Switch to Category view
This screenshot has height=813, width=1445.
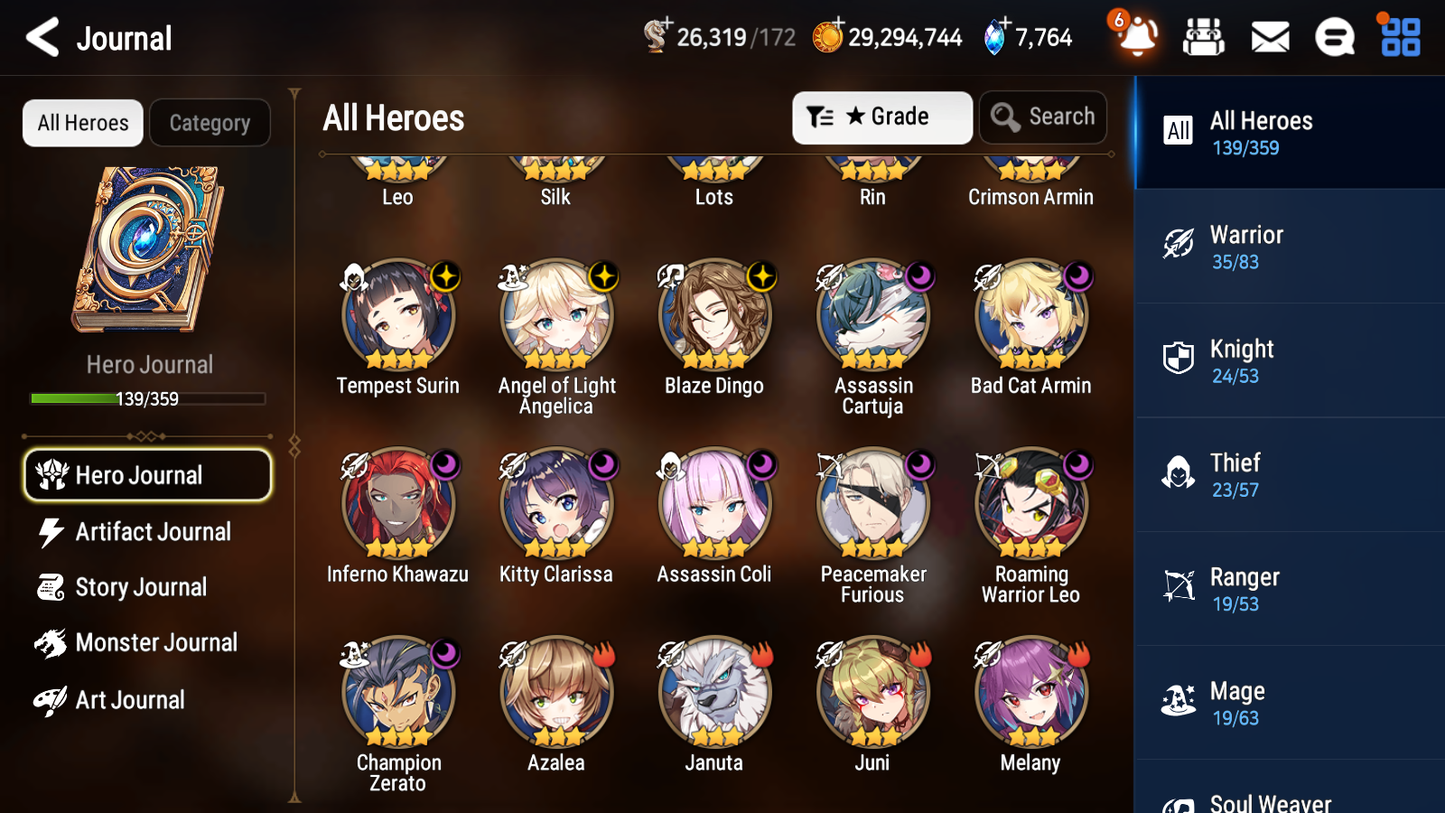coord(210,123)
